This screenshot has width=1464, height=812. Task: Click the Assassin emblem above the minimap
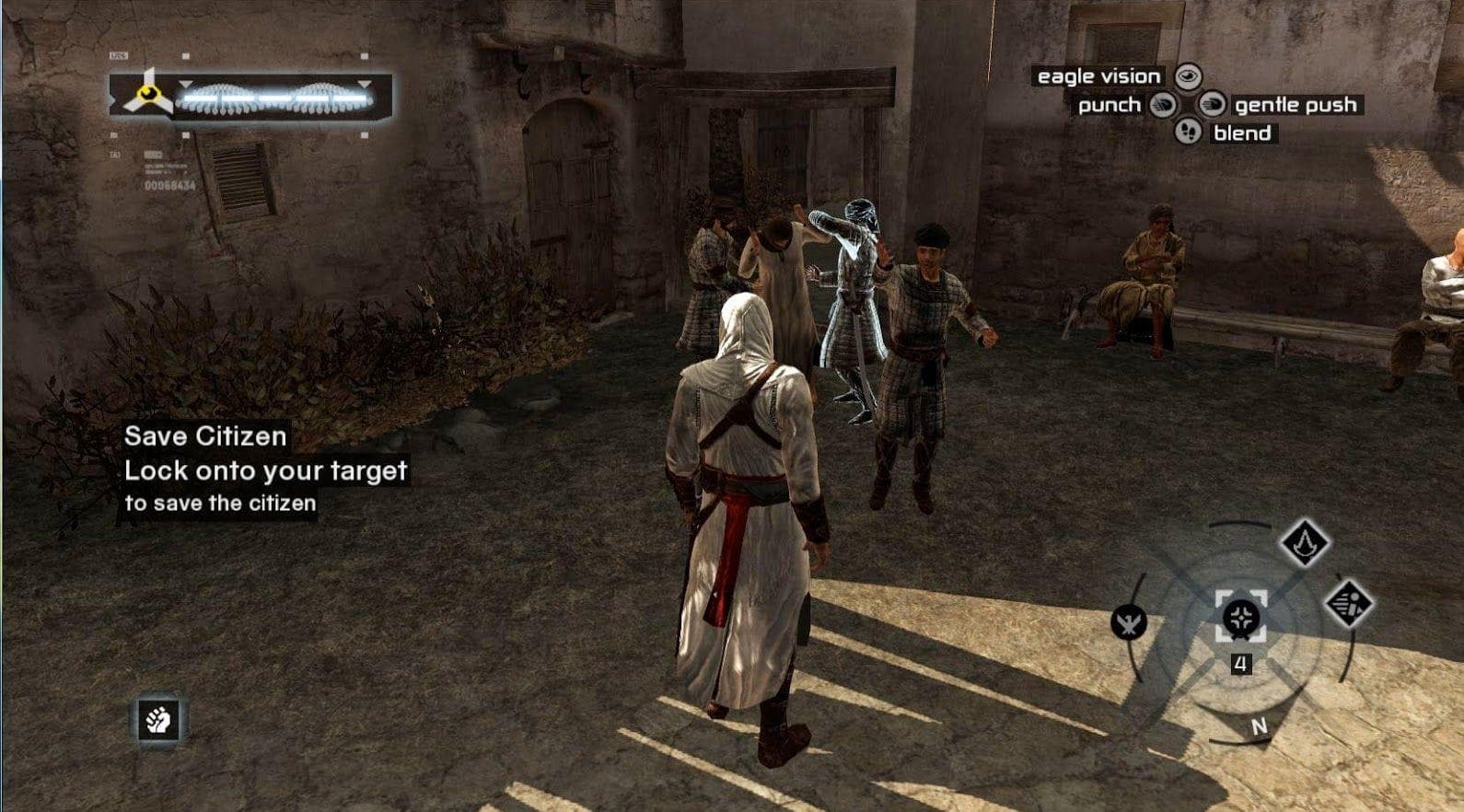[1303, 543]
